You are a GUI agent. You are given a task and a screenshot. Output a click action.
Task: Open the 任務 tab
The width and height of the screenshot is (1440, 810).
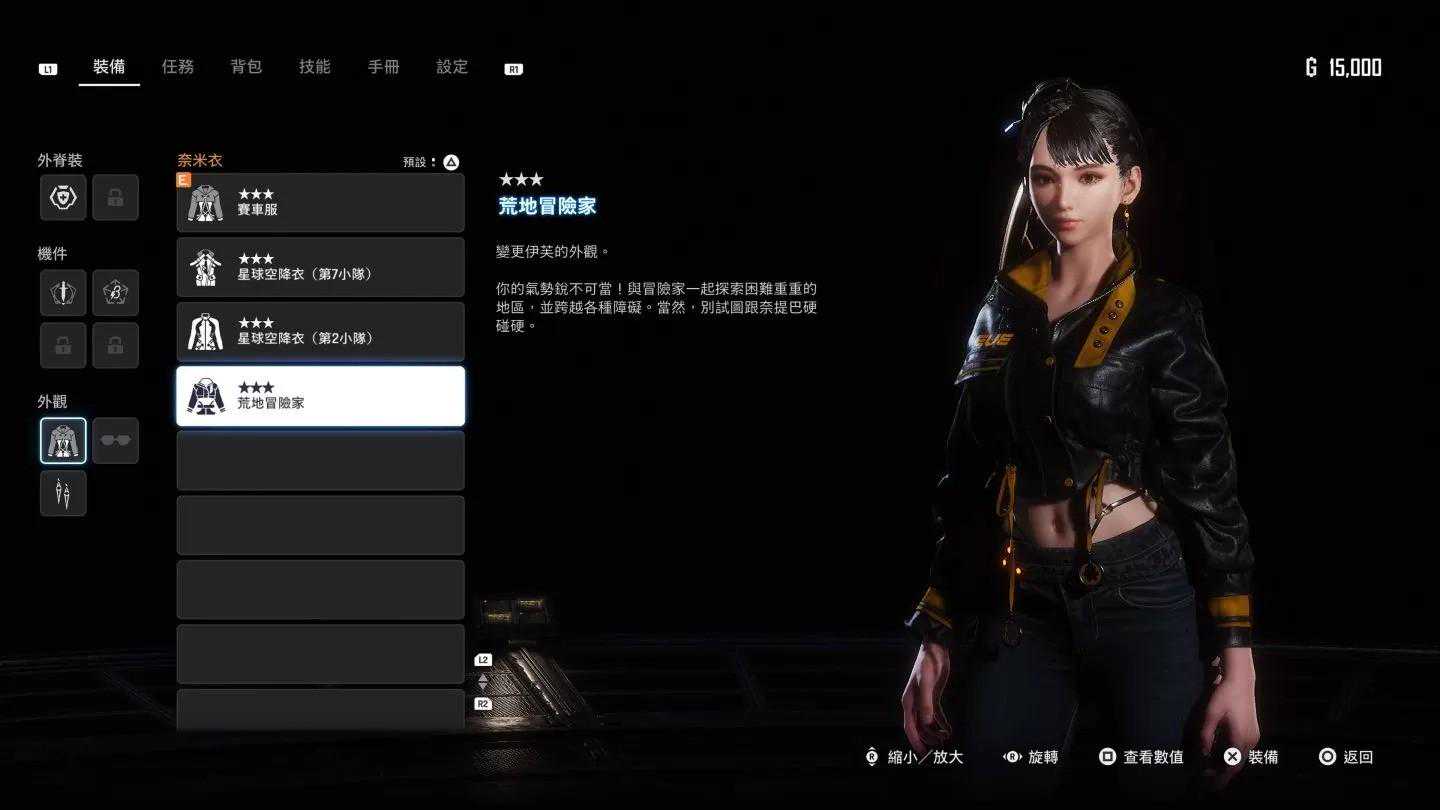(x=178, y=67)
